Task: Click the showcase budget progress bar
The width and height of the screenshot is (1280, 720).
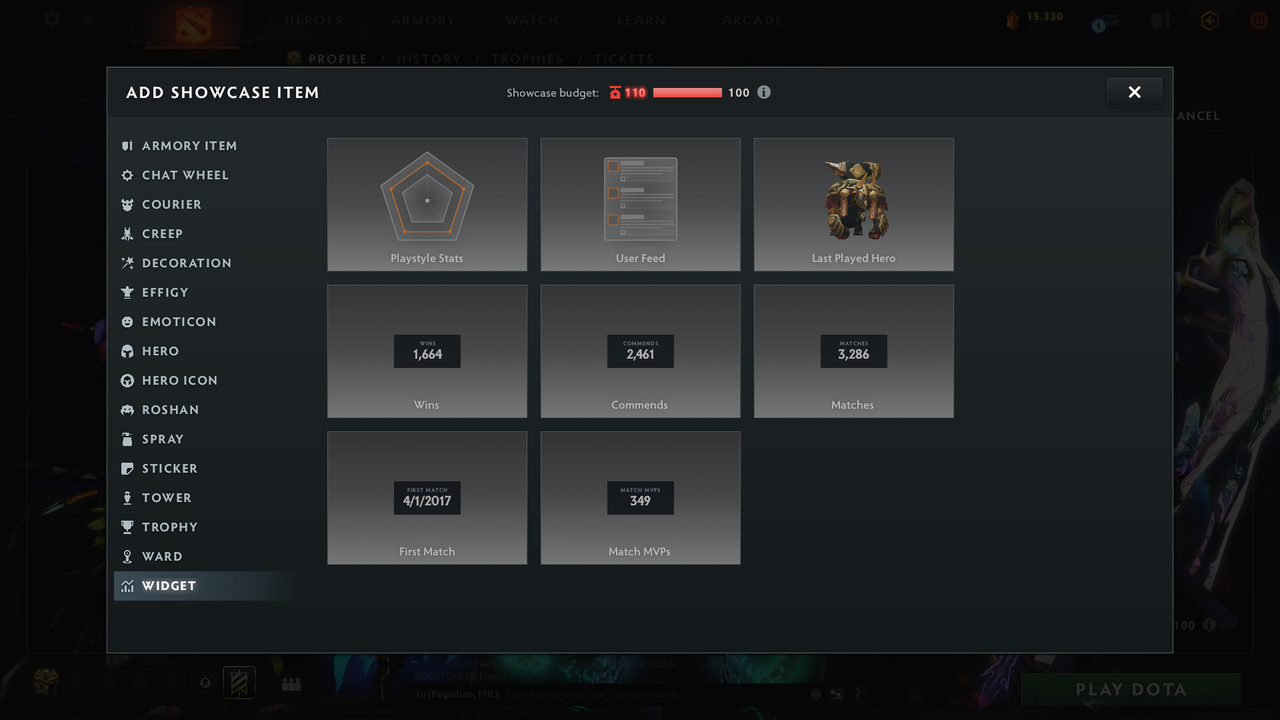Action: (687, 92)
